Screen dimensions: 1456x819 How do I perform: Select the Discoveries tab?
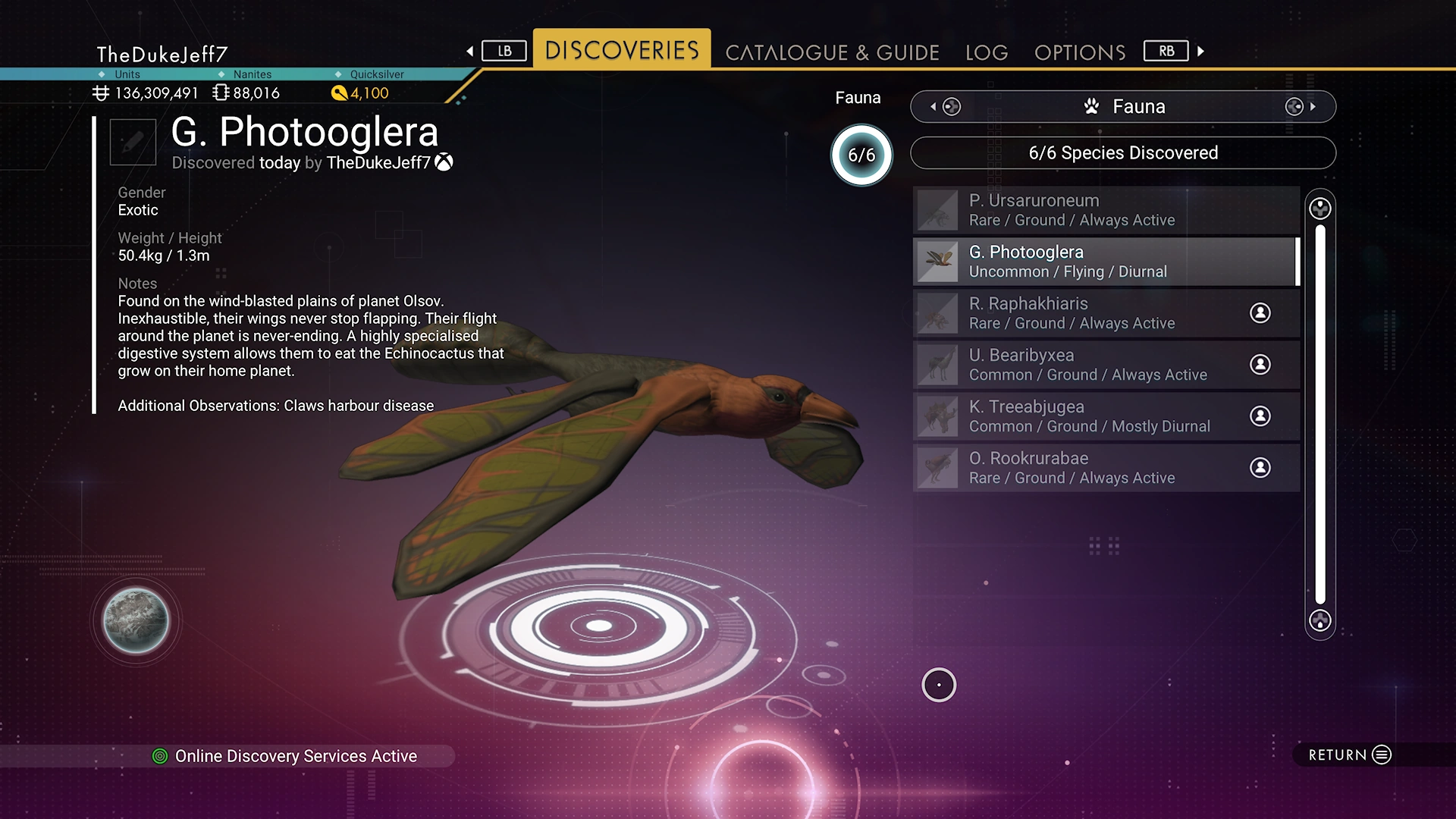click(x=622, y=50)
